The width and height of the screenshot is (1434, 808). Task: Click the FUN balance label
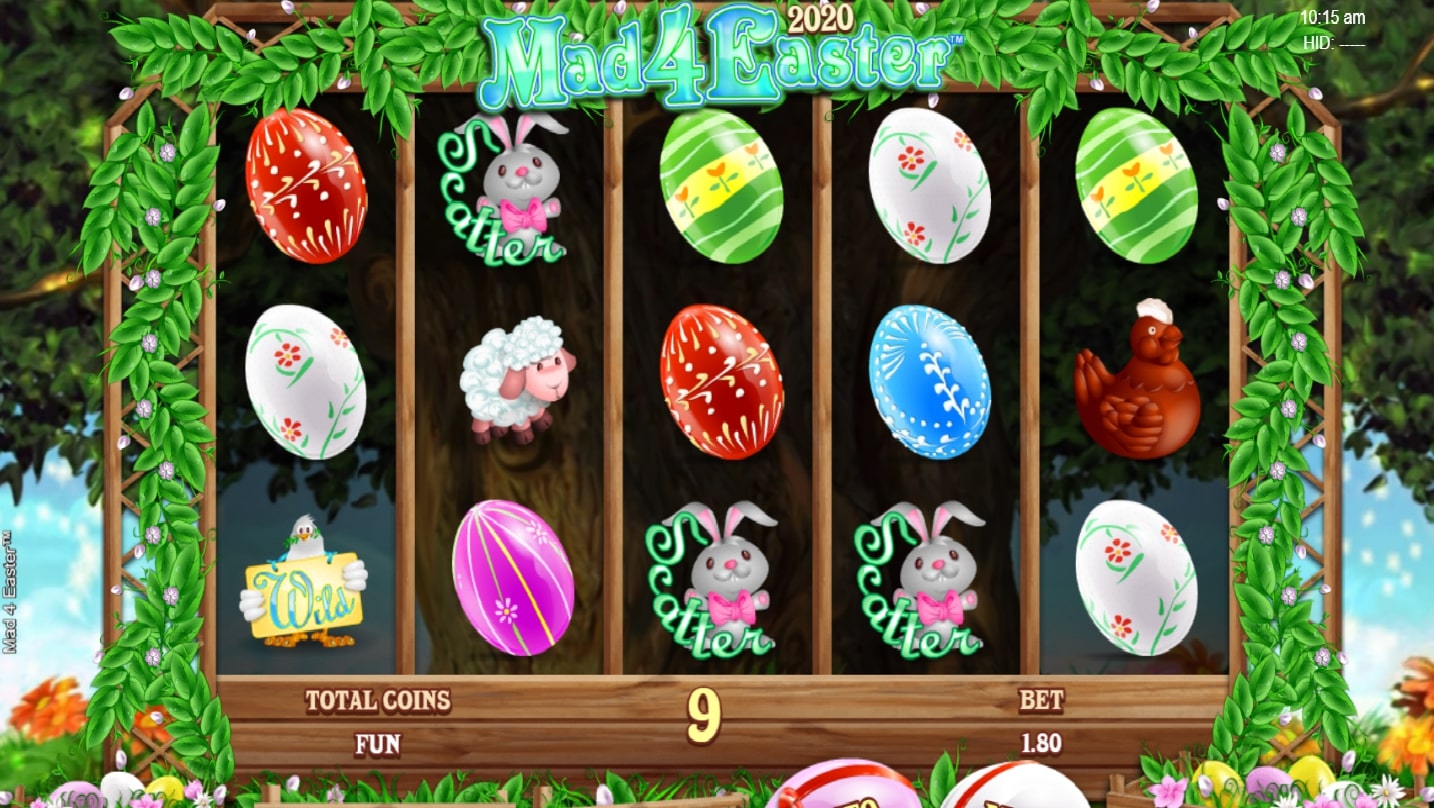(375, 745)
